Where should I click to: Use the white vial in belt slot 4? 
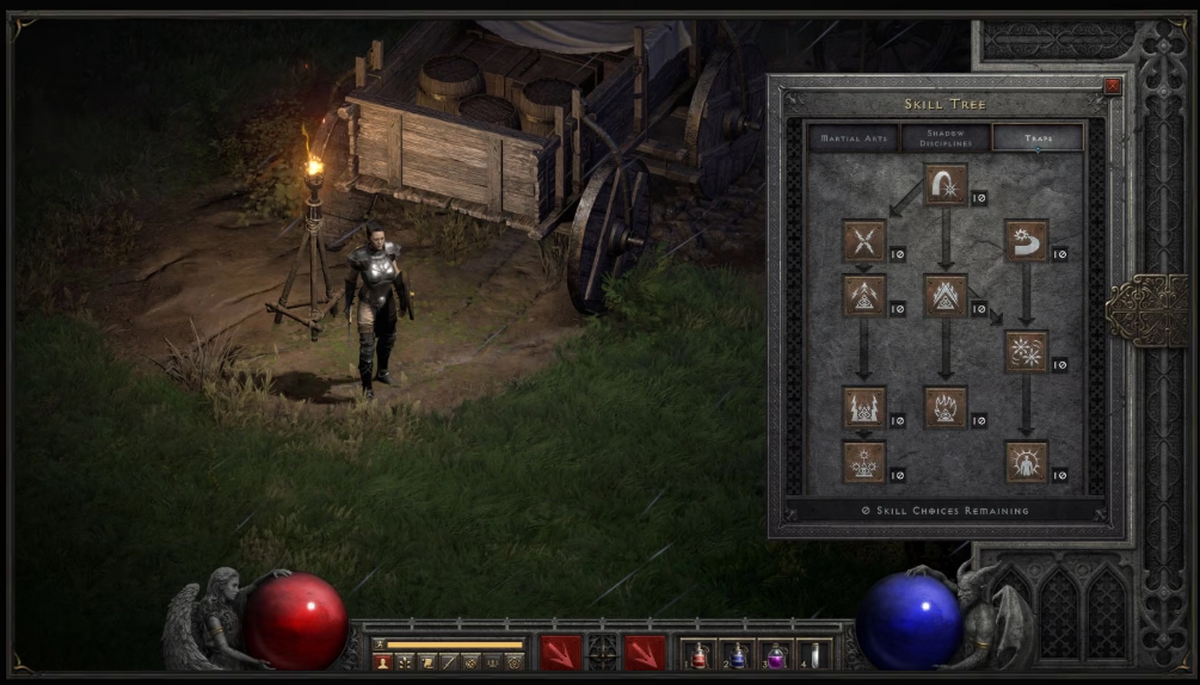click(x=815, y=655)
